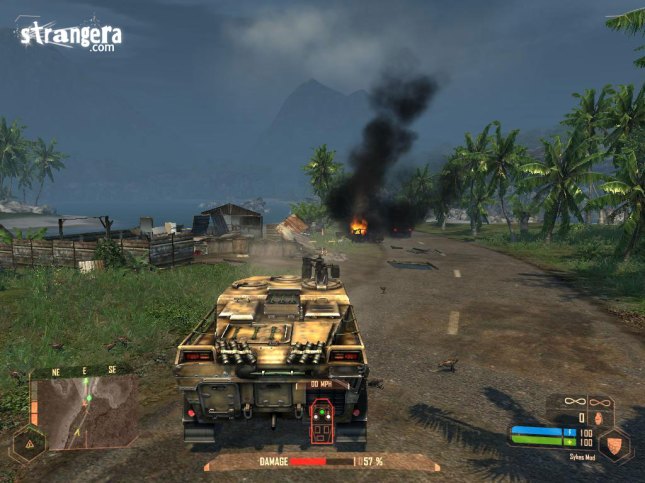
Task: Click the NE–E–SE compass strip
Action: (x=84, y=369)
